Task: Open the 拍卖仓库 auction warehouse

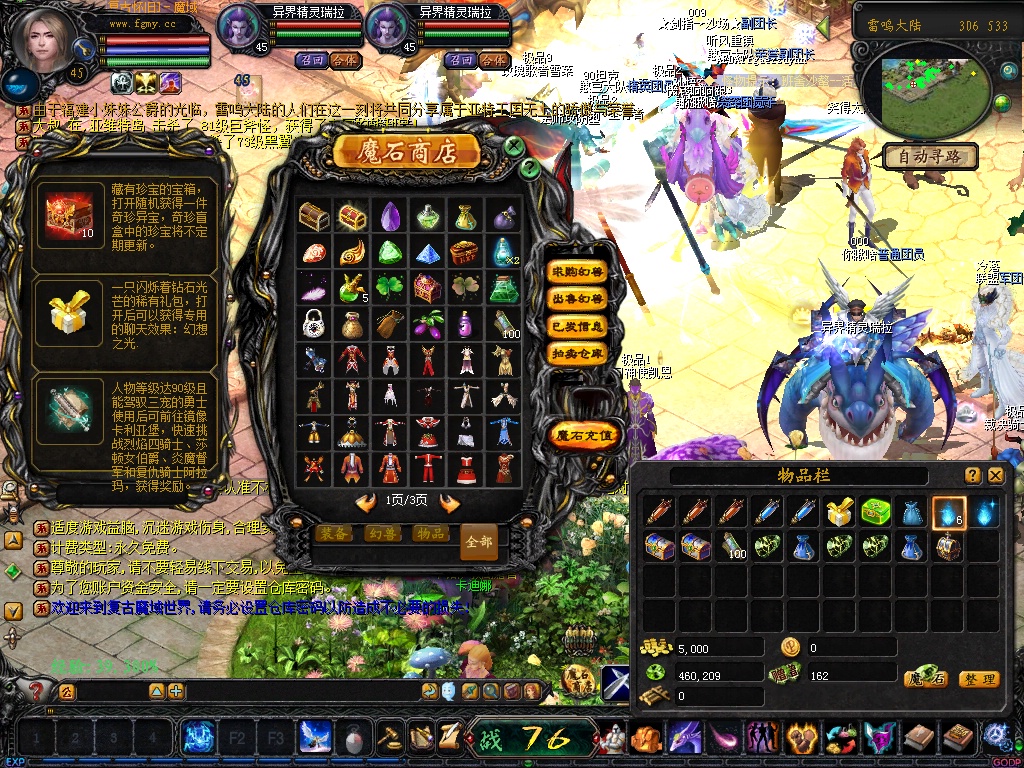Action: (578, 353)
